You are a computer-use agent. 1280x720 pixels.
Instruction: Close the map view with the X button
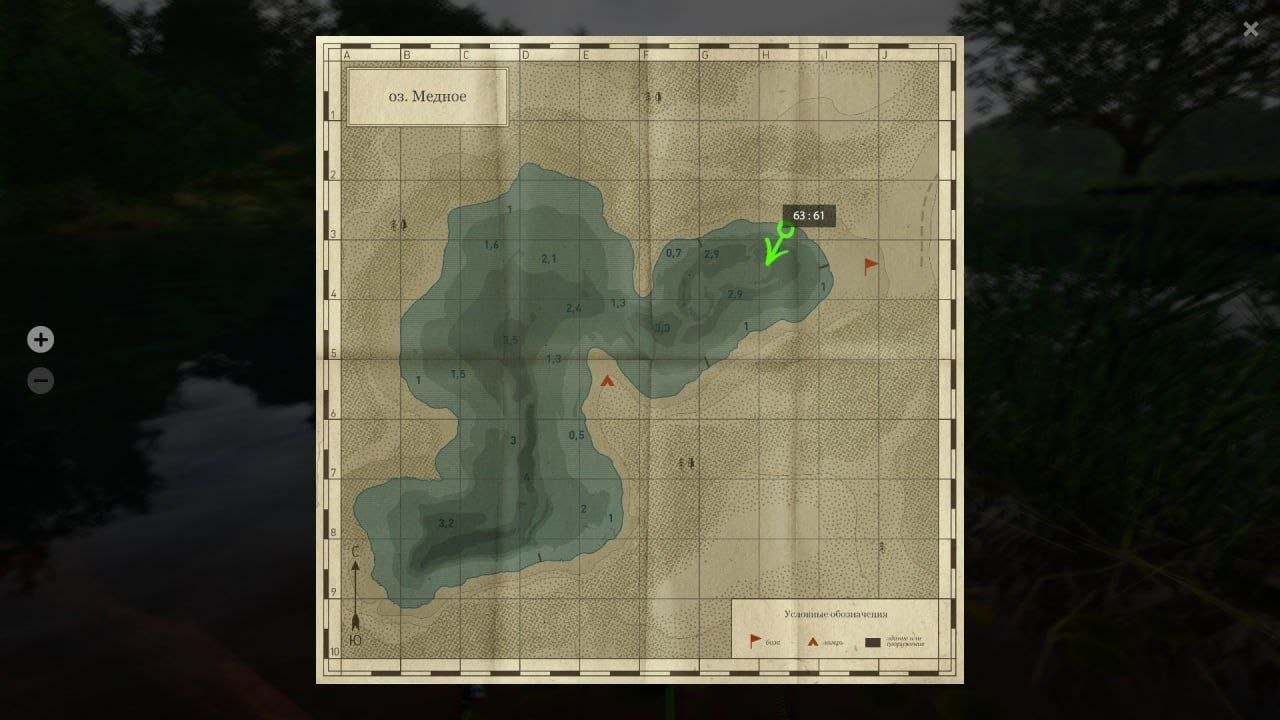(1251, 29)
